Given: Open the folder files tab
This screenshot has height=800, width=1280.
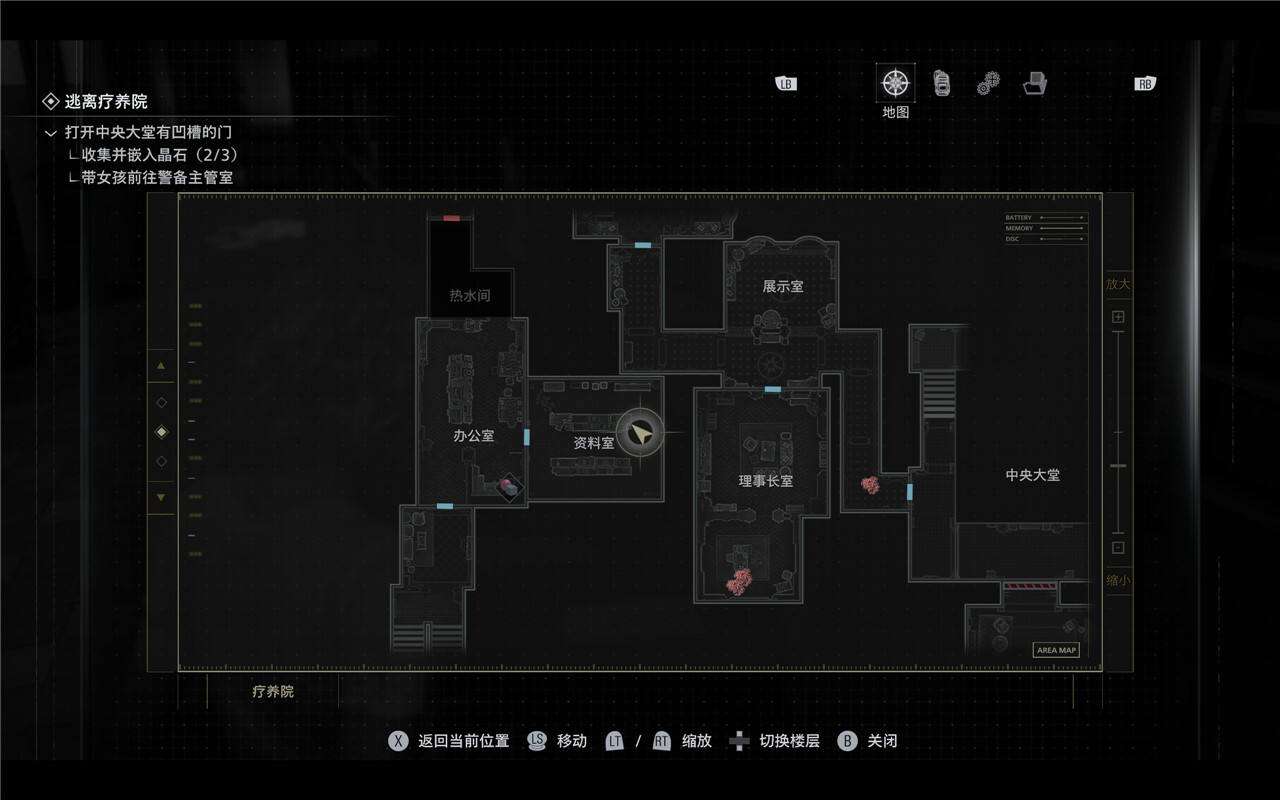Looking at the screenshot, I should (x=1034, y=84).
